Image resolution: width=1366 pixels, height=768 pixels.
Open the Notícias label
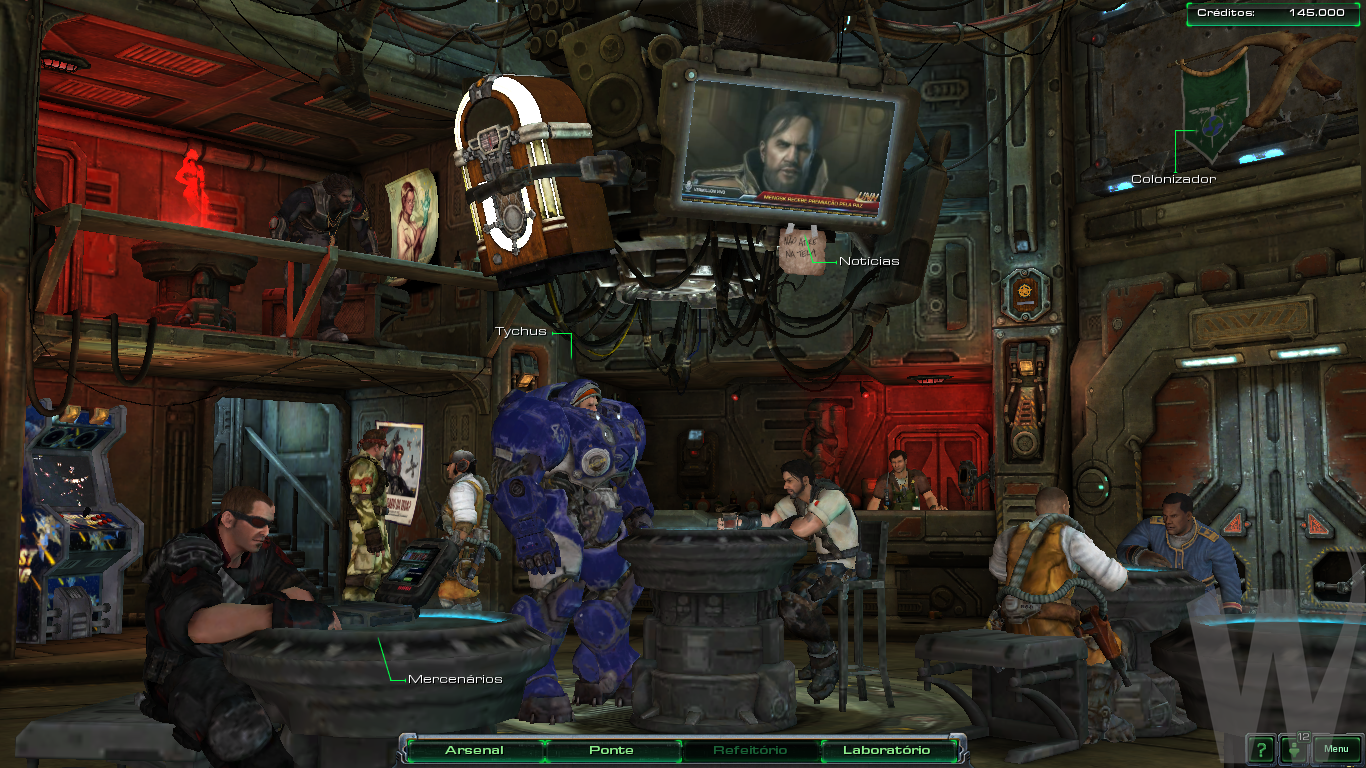click(x=868, y=261)
